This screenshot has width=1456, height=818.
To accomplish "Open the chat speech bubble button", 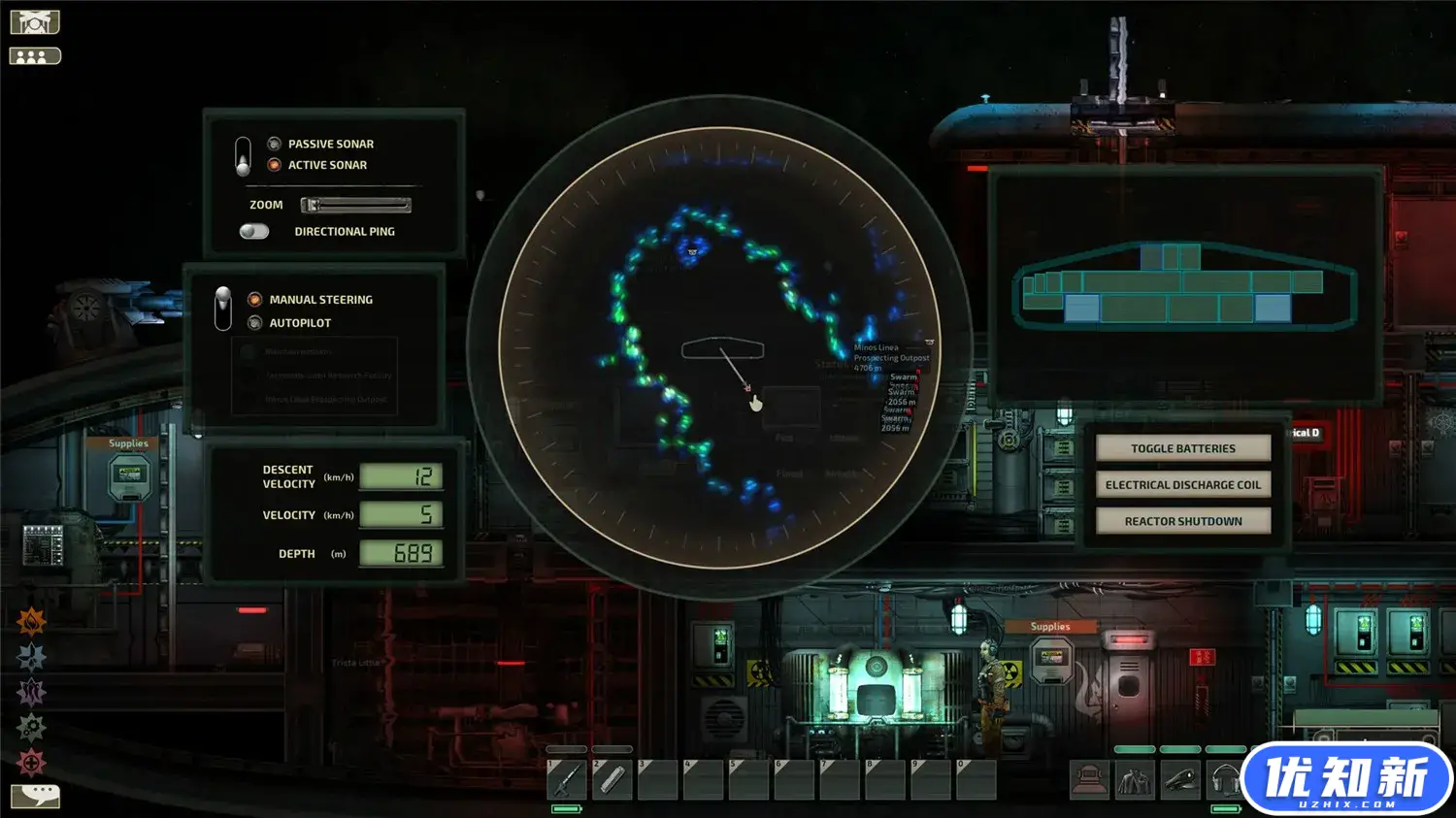I will click(35, 796).
